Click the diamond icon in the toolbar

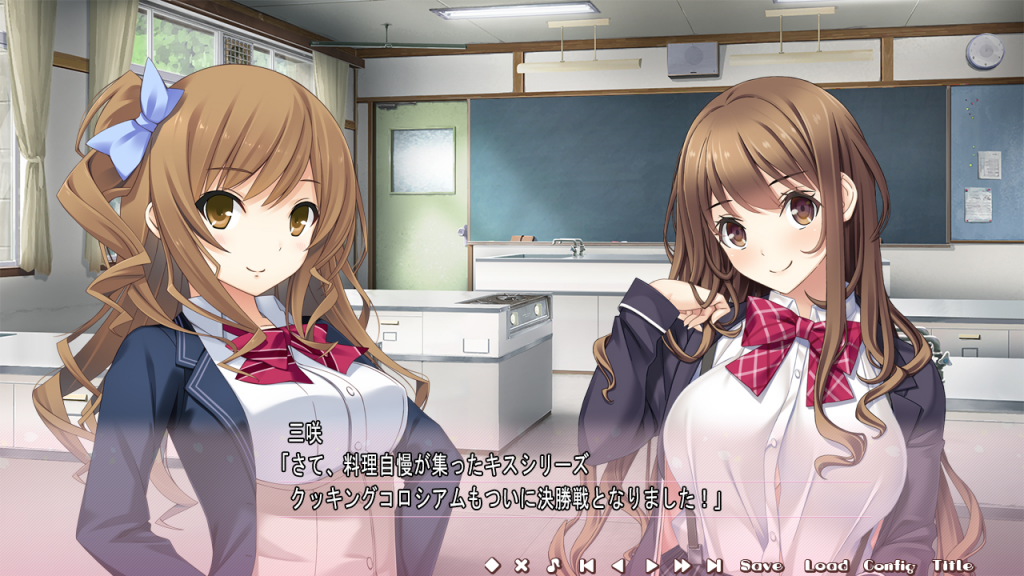(x=491, y=565)
